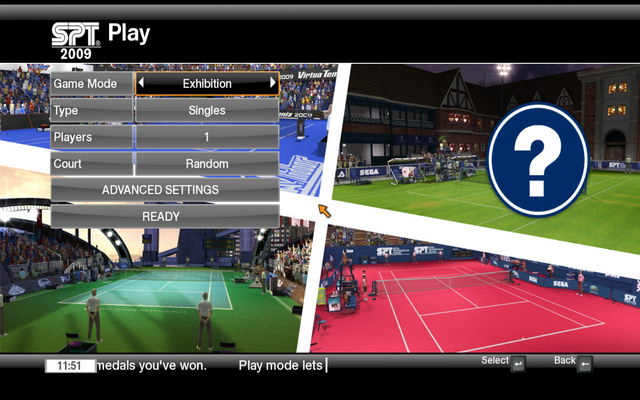Click the right arrow beside Exhibition
The width and height of the screenshot is (640, 400).
pos(273,84)
